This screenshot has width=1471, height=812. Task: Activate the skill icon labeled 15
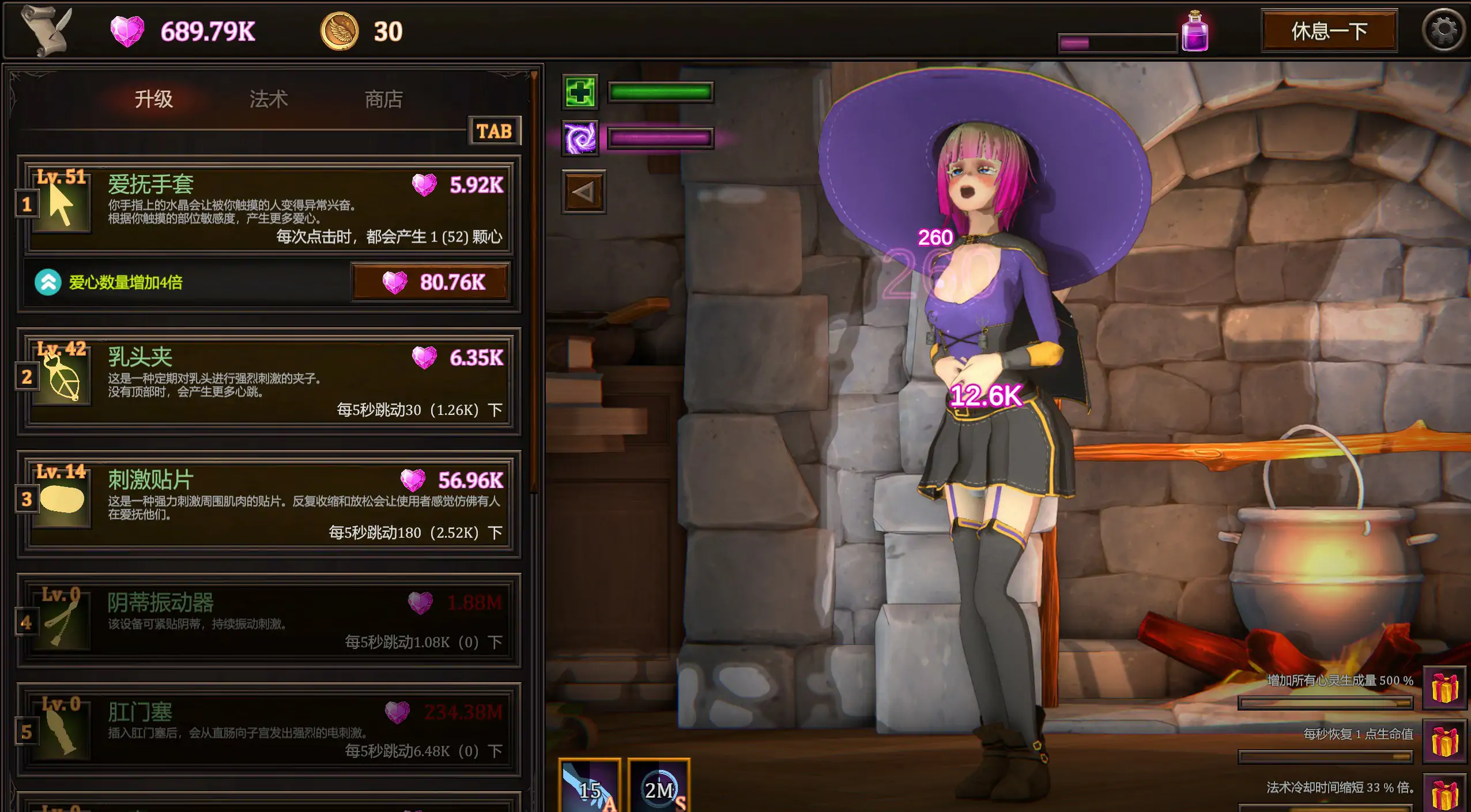click(589, 787)
